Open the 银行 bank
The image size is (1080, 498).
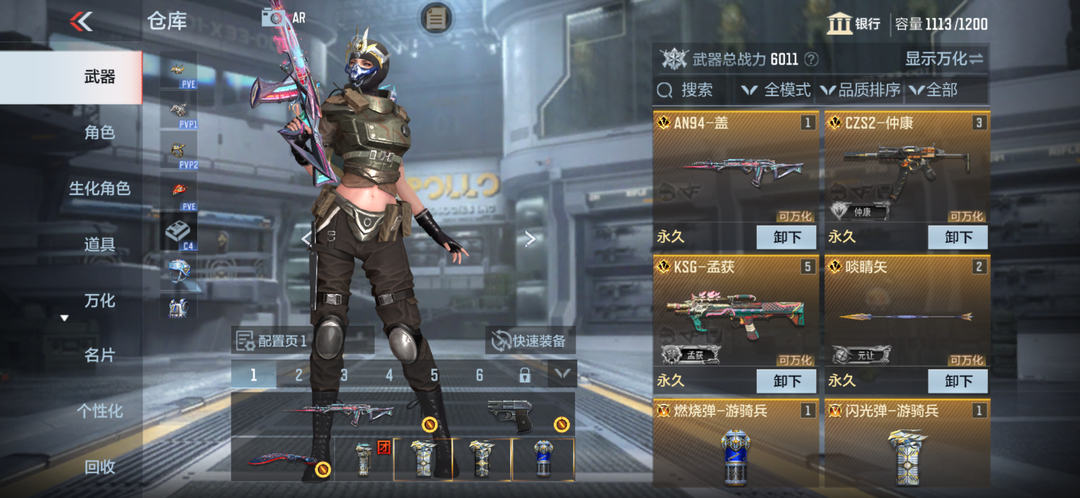[x=854, y=24]
